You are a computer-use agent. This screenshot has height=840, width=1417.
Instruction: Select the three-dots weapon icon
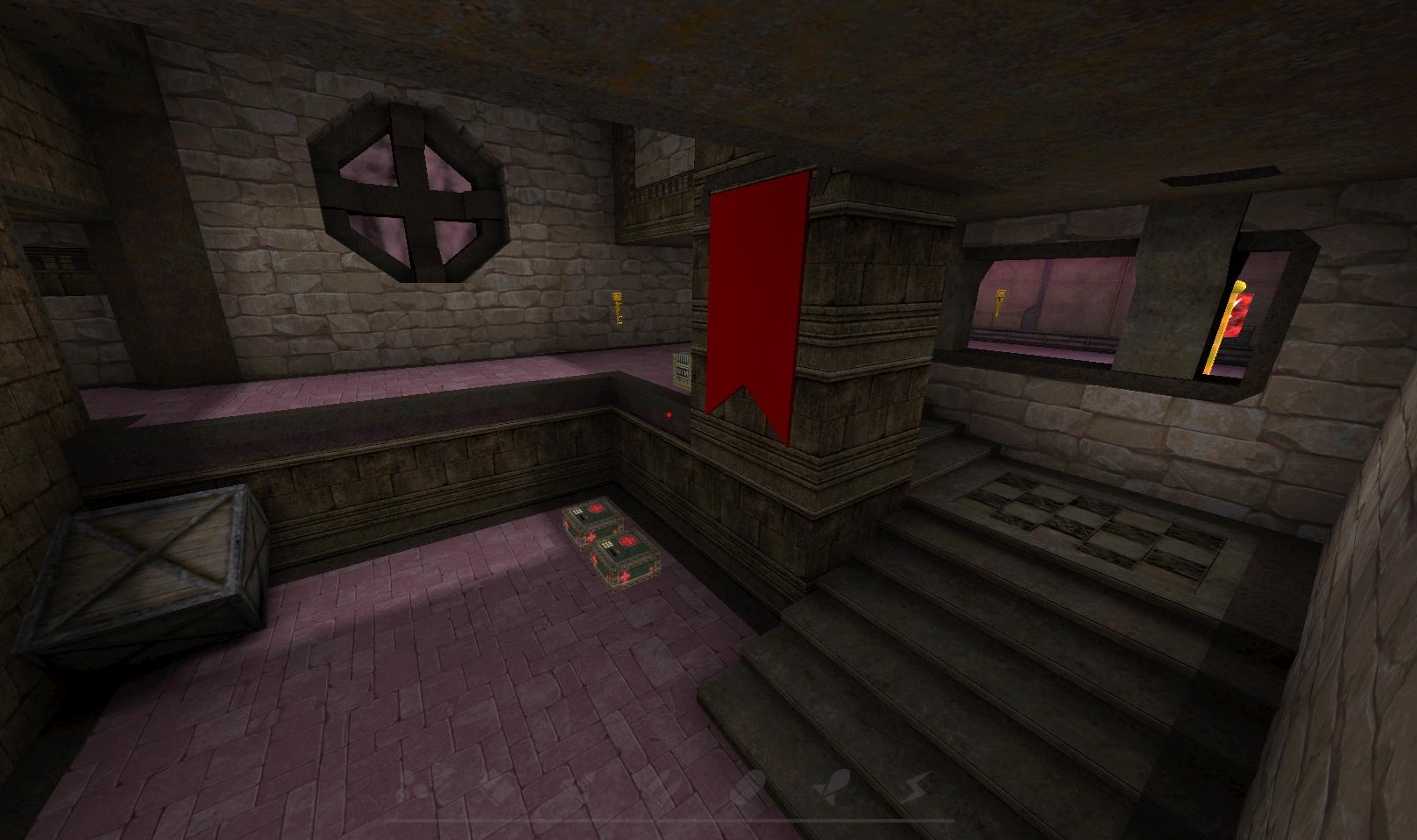click(411, 787)
